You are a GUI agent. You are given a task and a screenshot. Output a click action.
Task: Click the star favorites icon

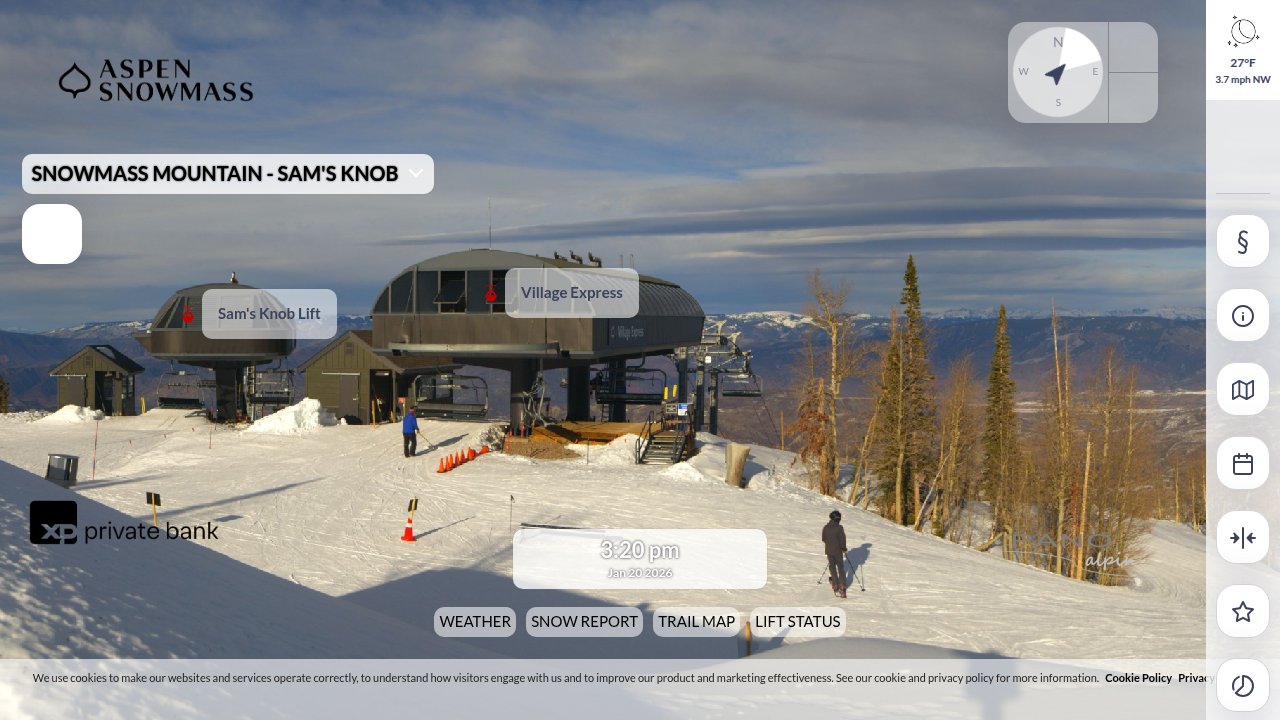click(x=1243, y=612)
